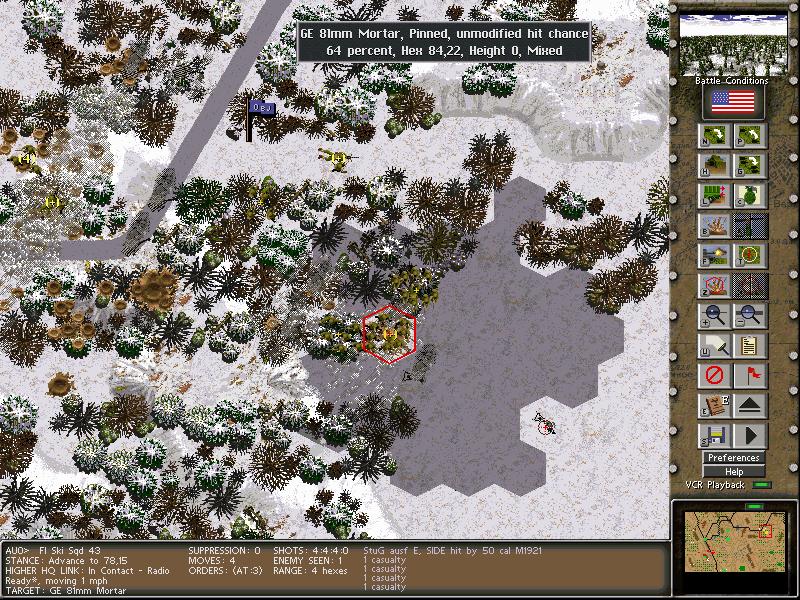
Task: Zoom out with the minus magnifier
Action: pyautogui.click(x=750, y=316)
